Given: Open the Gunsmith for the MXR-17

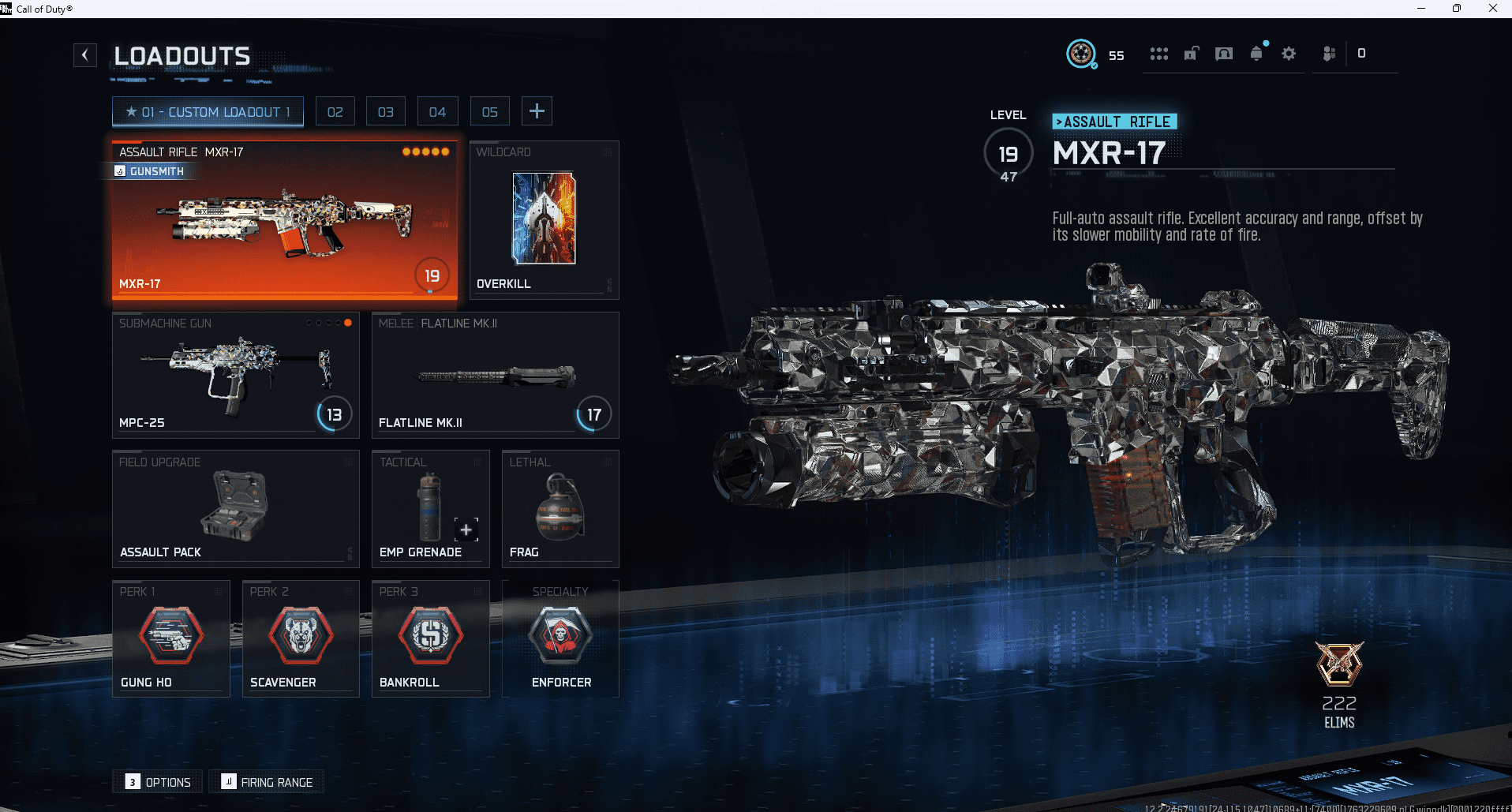Looking at the screenshot, I should (x=149, y=171).
